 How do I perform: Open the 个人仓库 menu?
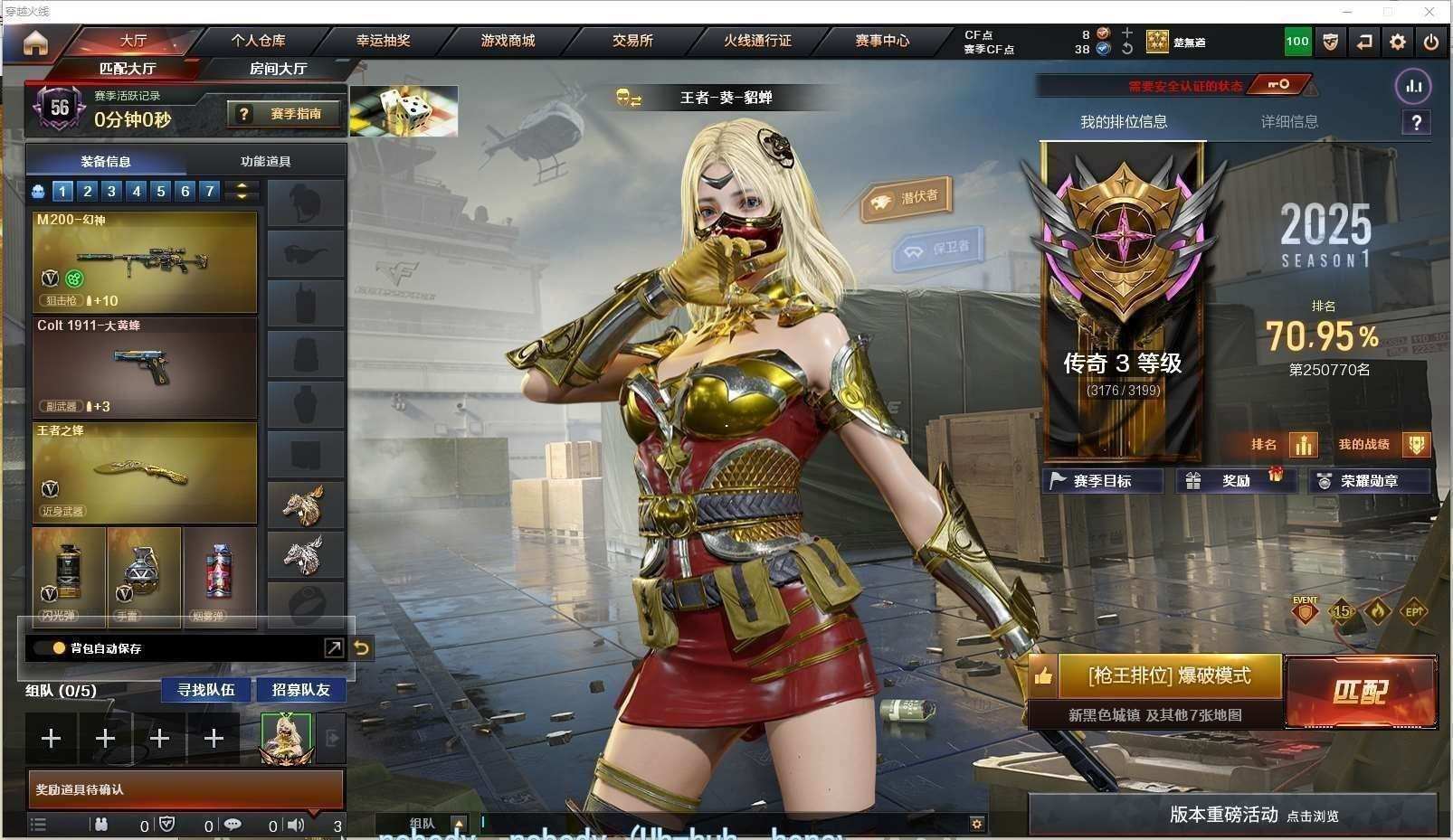point(258,41)
